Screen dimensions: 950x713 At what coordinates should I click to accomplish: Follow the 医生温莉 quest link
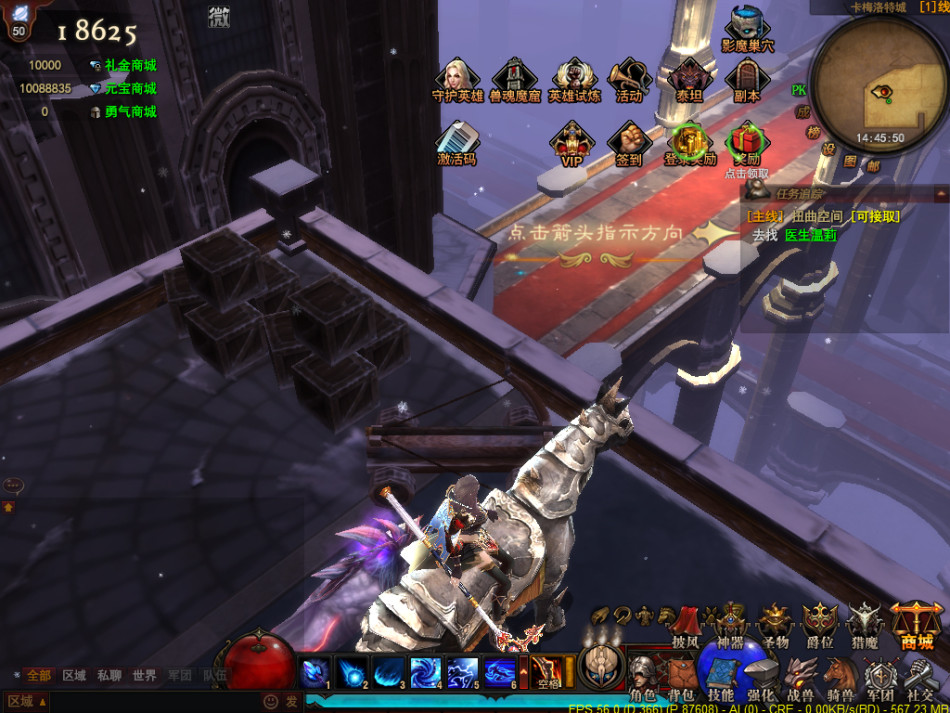810,235
